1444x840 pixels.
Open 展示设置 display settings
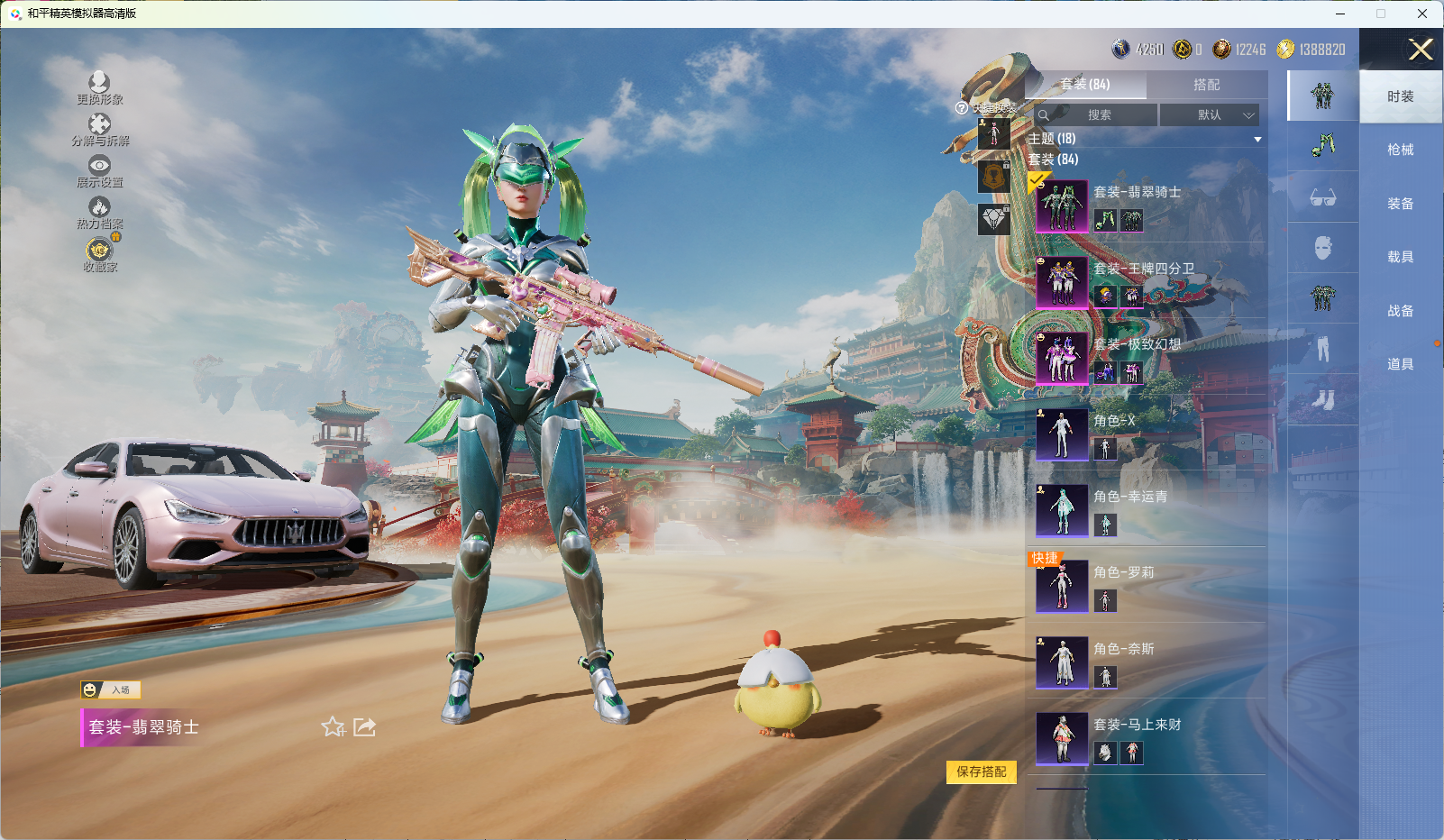[x=99, y=170]
